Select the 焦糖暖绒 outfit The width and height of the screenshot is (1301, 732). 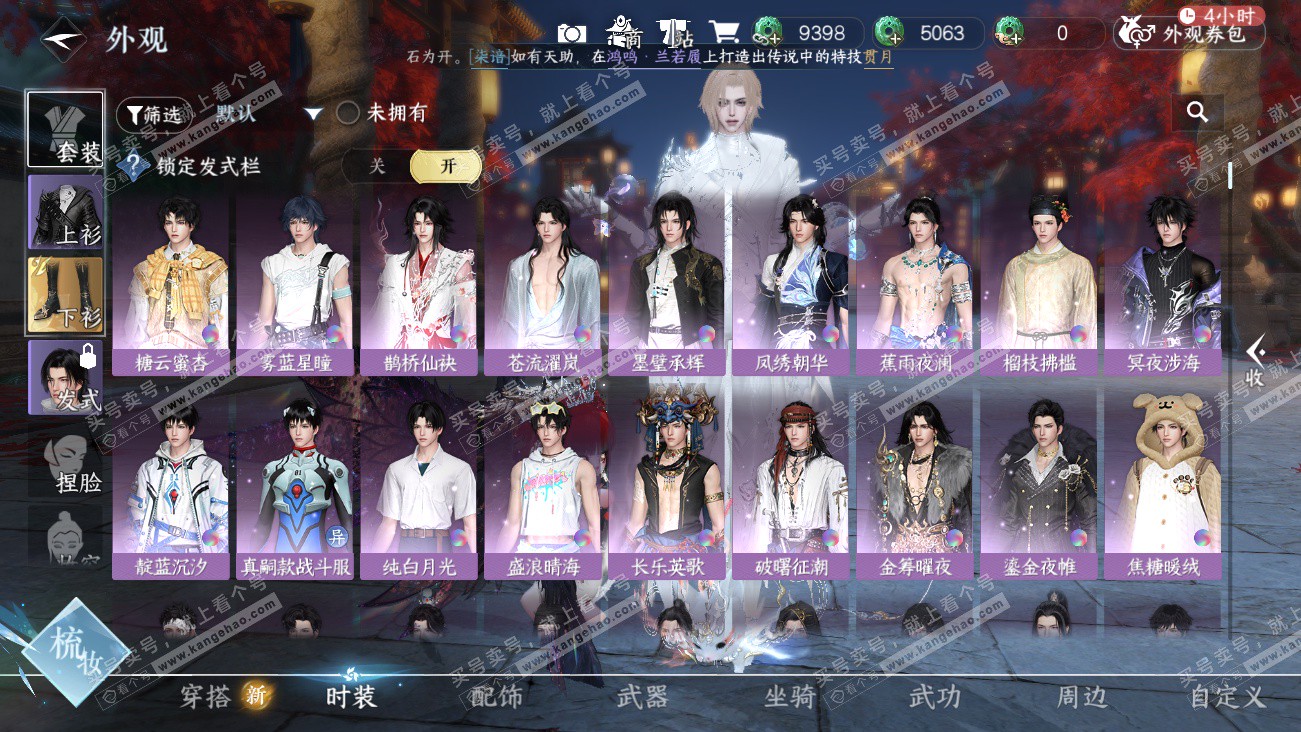(x=1162, y=489)
